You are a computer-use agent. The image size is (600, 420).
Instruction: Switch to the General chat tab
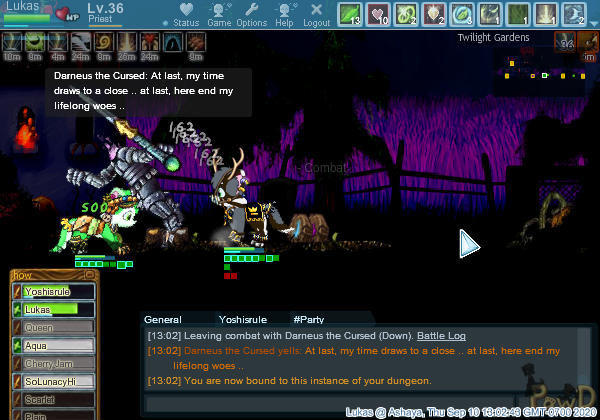coord(162,319)
